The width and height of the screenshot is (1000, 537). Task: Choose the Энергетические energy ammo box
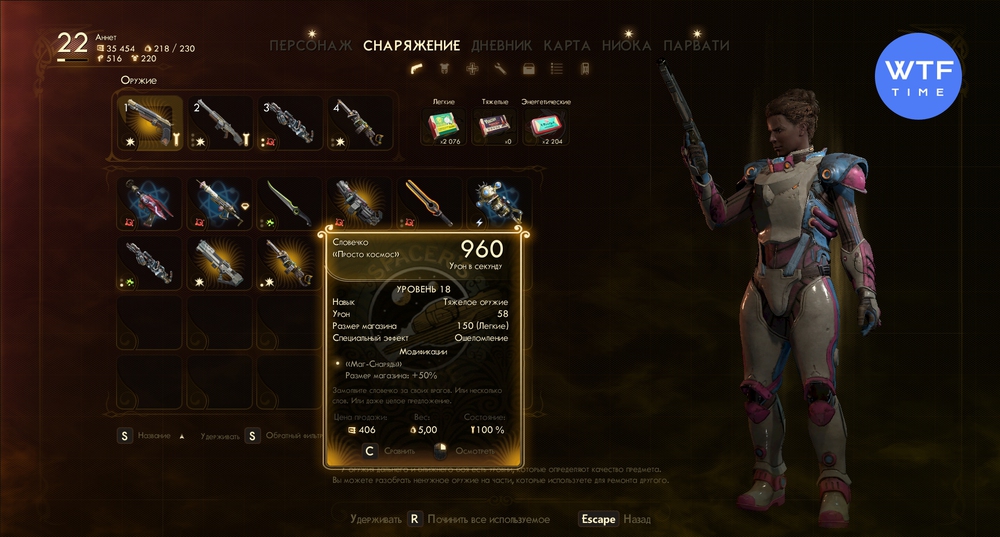[x=545, y=126]
